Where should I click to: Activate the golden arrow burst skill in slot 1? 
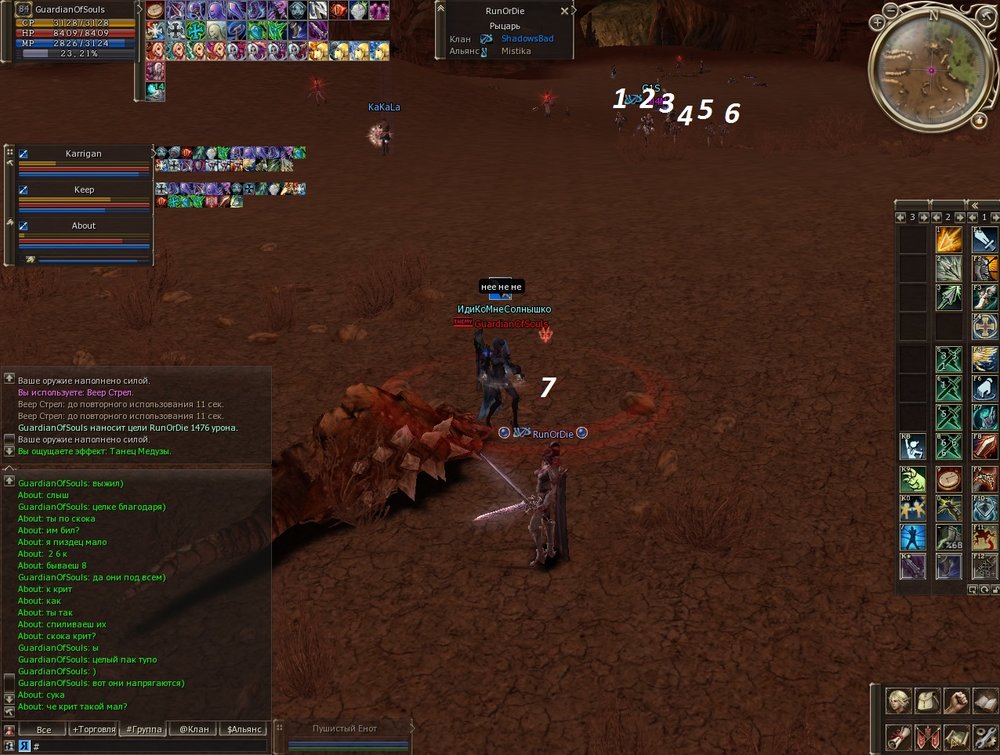tap(948, 240)
